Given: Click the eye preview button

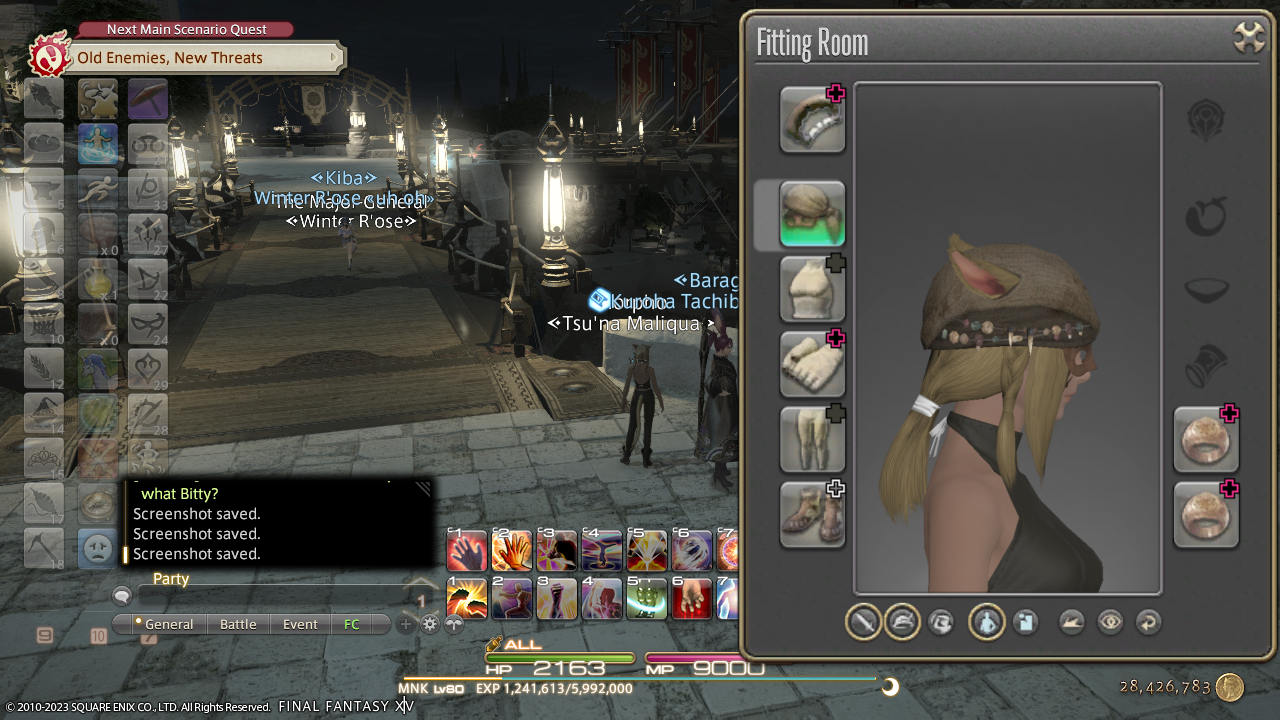Looking at the screenshot, I should click(1110, 622).
